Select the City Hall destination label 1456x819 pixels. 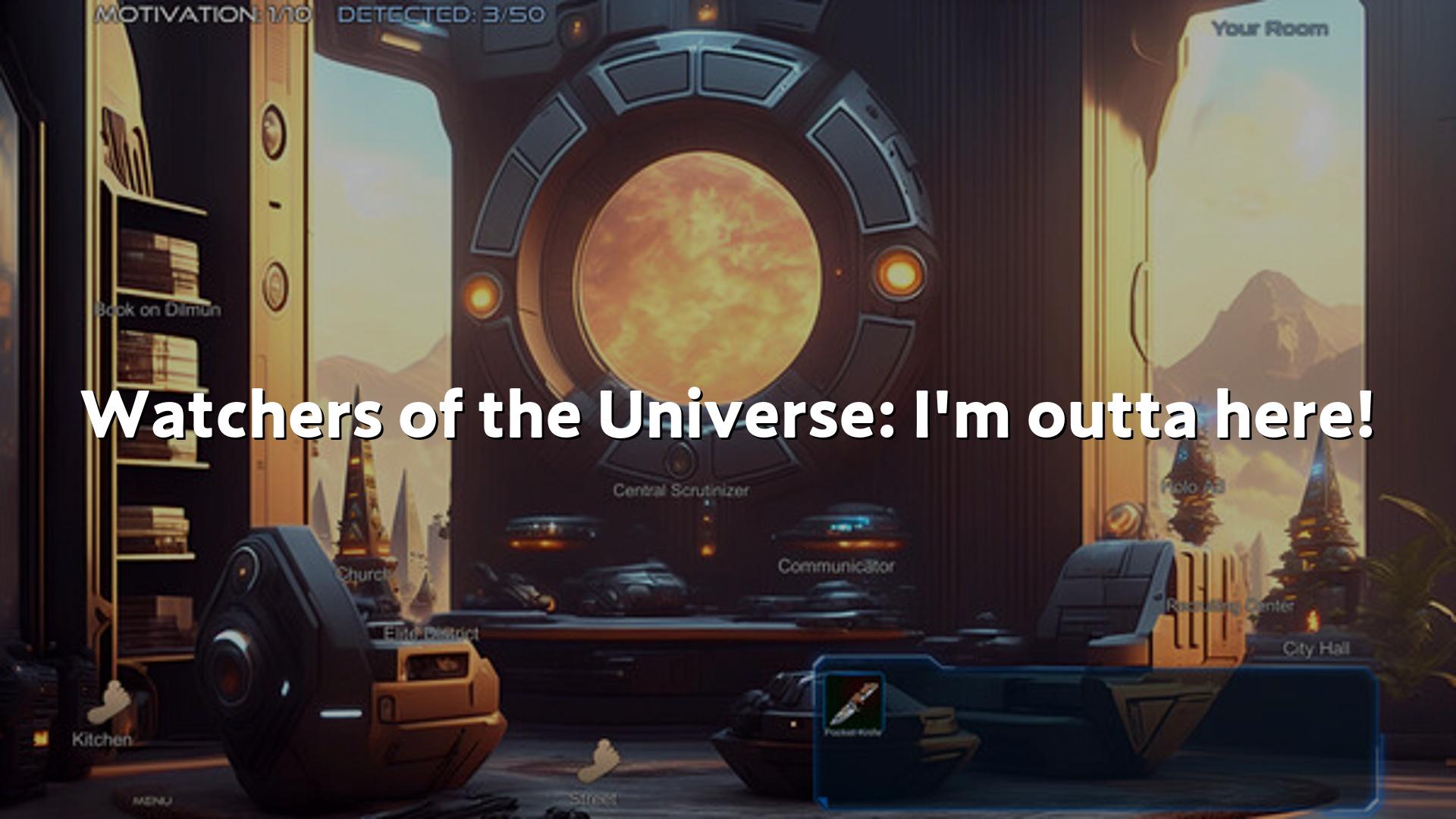1316,648
